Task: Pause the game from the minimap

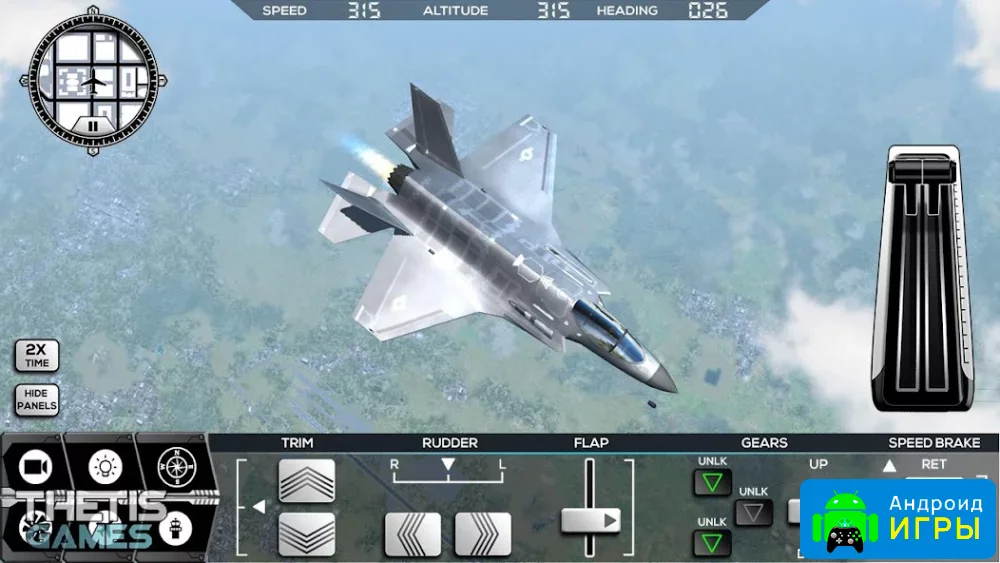Action: 92,126
